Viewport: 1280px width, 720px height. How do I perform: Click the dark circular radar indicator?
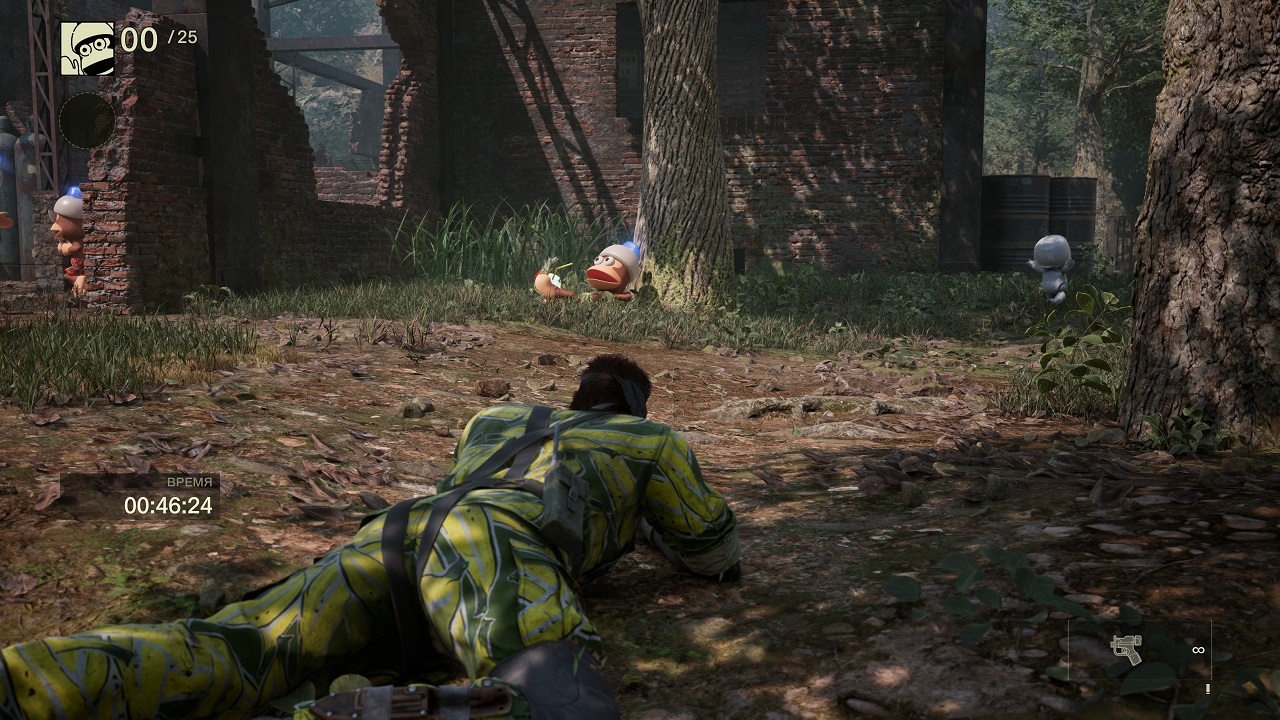(87, 120)
